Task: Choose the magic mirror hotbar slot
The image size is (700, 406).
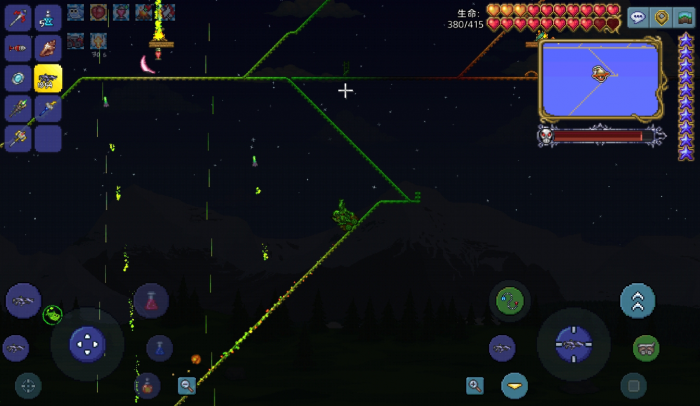Action: [x=18, y=78]
